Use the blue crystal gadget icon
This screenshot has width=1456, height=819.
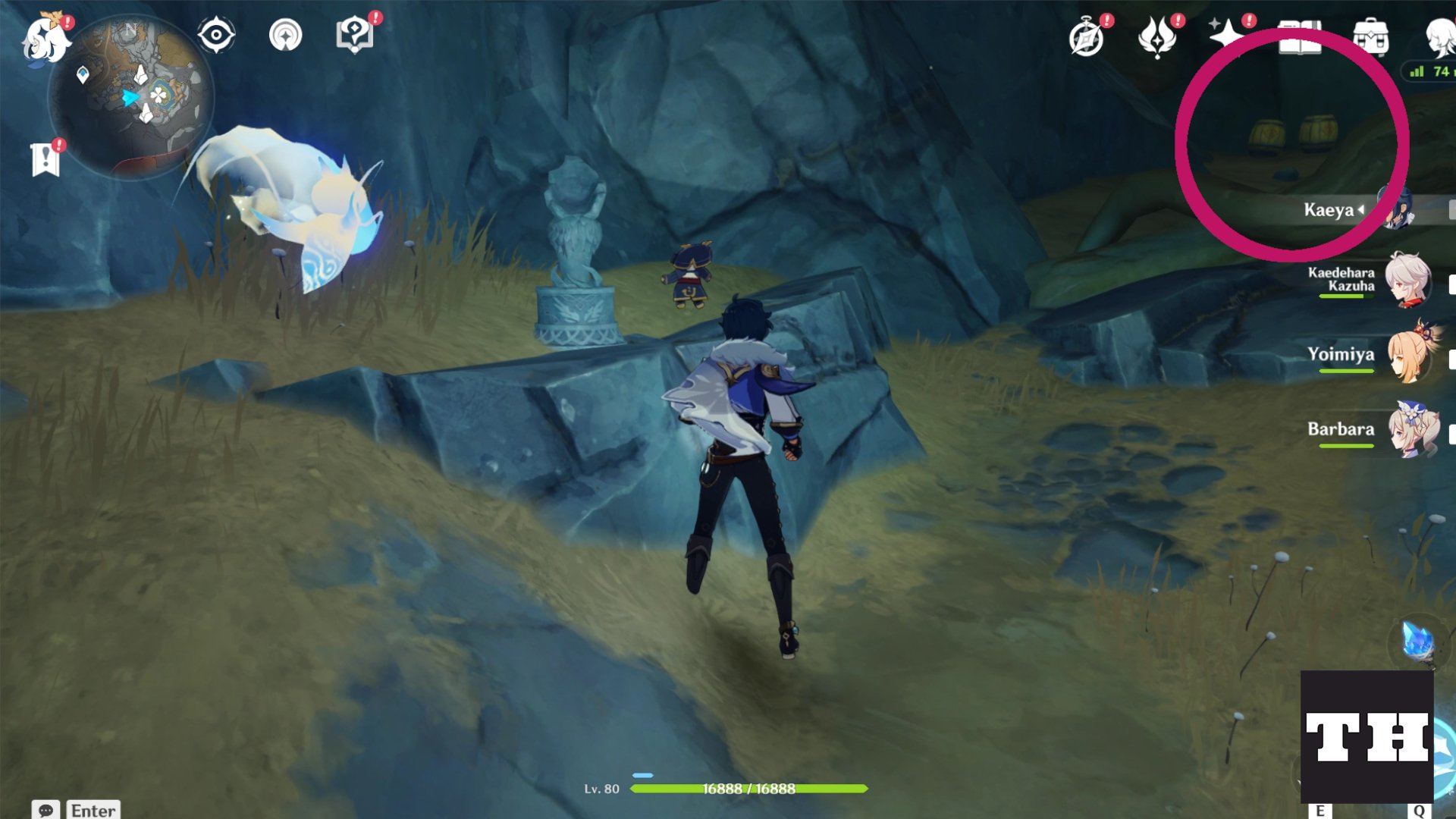point(1417,643)
